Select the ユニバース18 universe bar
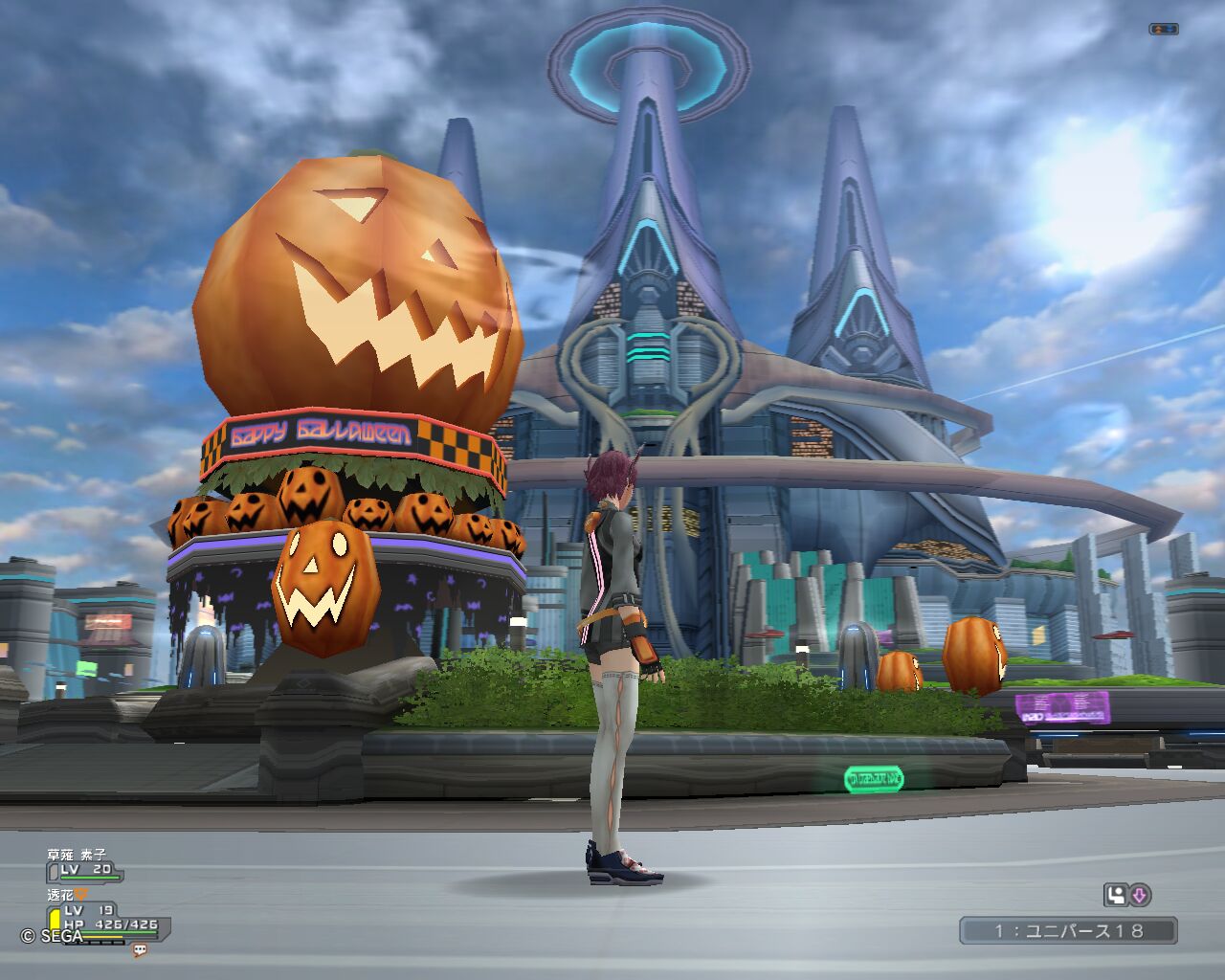Screen dimensions: 1225x980 [1068, 930]
